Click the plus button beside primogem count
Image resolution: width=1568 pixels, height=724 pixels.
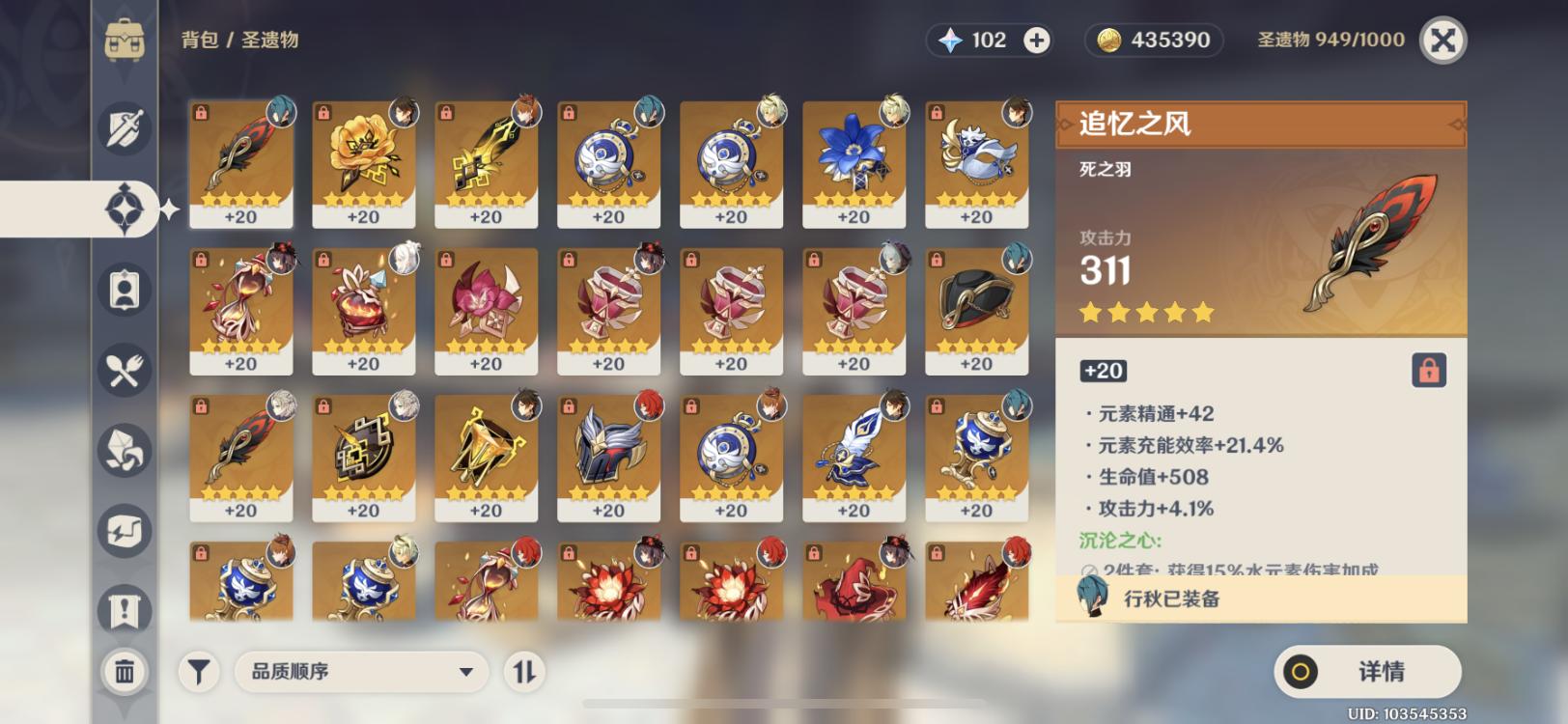tap(1036, 40)
